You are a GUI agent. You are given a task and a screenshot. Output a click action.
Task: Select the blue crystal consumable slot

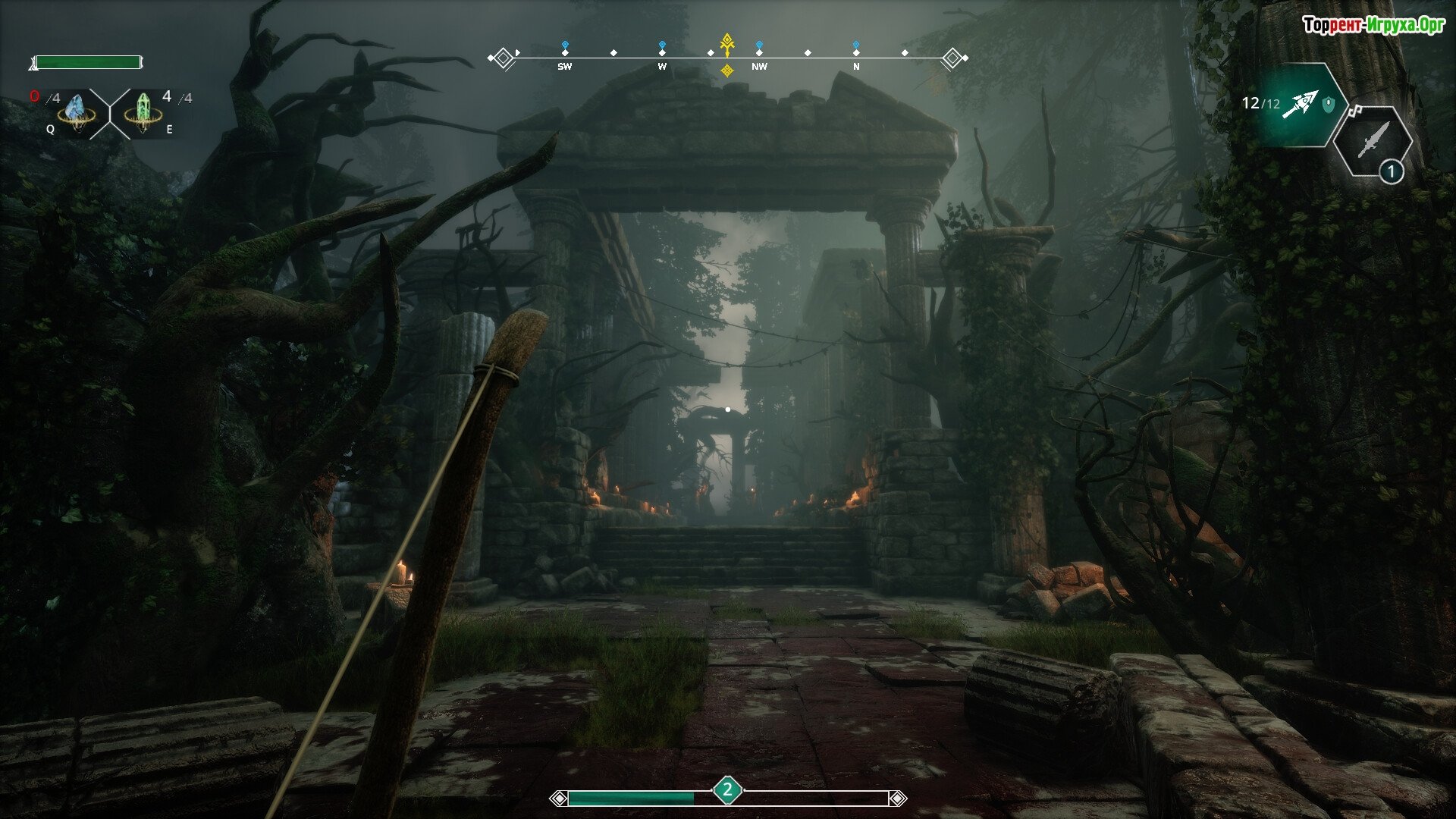pyautogui.click(x=77, y=112)
